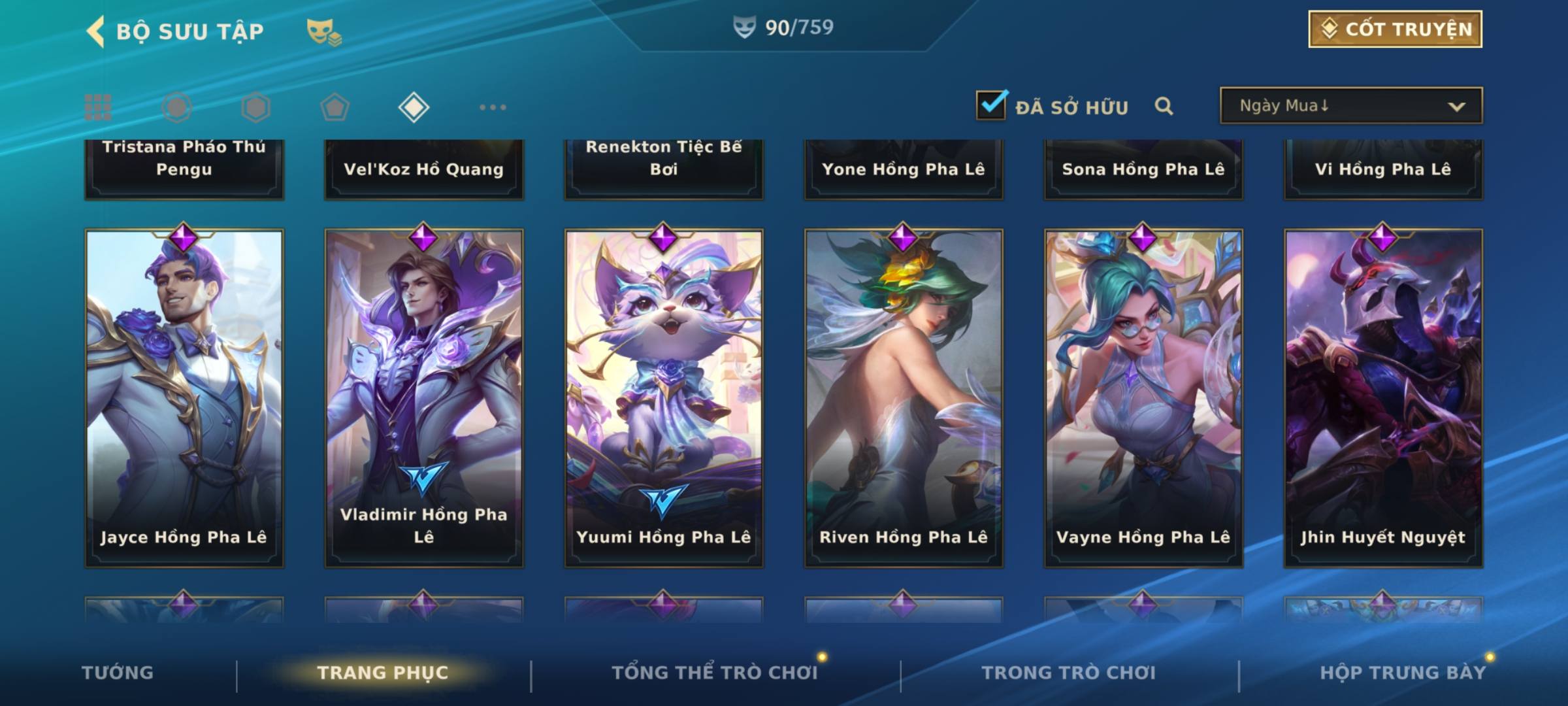1568x706 pixels.
Task: Click the mask and coins icon
Action: (323, 31)
